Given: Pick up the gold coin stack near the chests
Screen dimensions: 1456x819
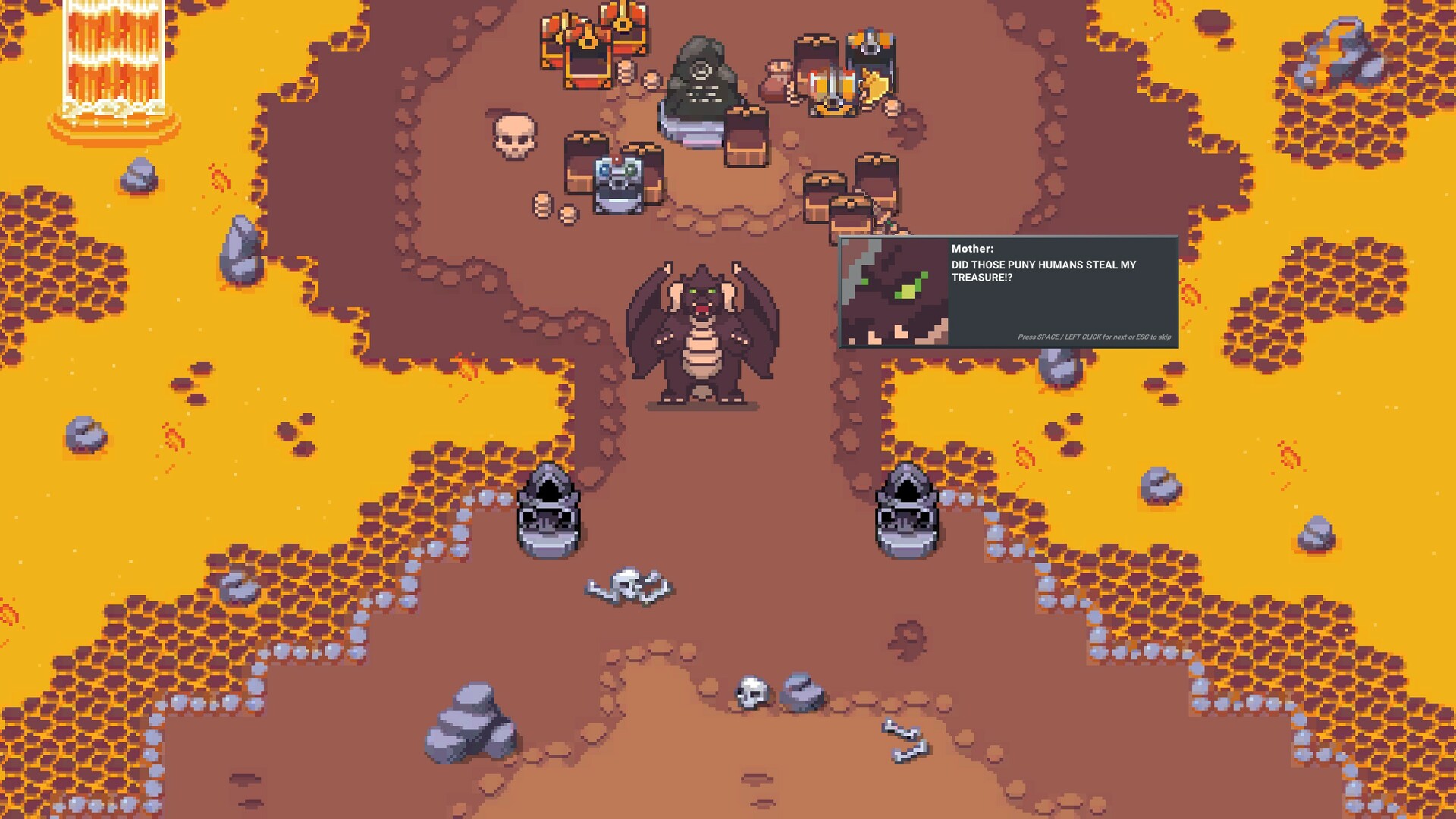Looking at the screenshot, I should (626, 72).
